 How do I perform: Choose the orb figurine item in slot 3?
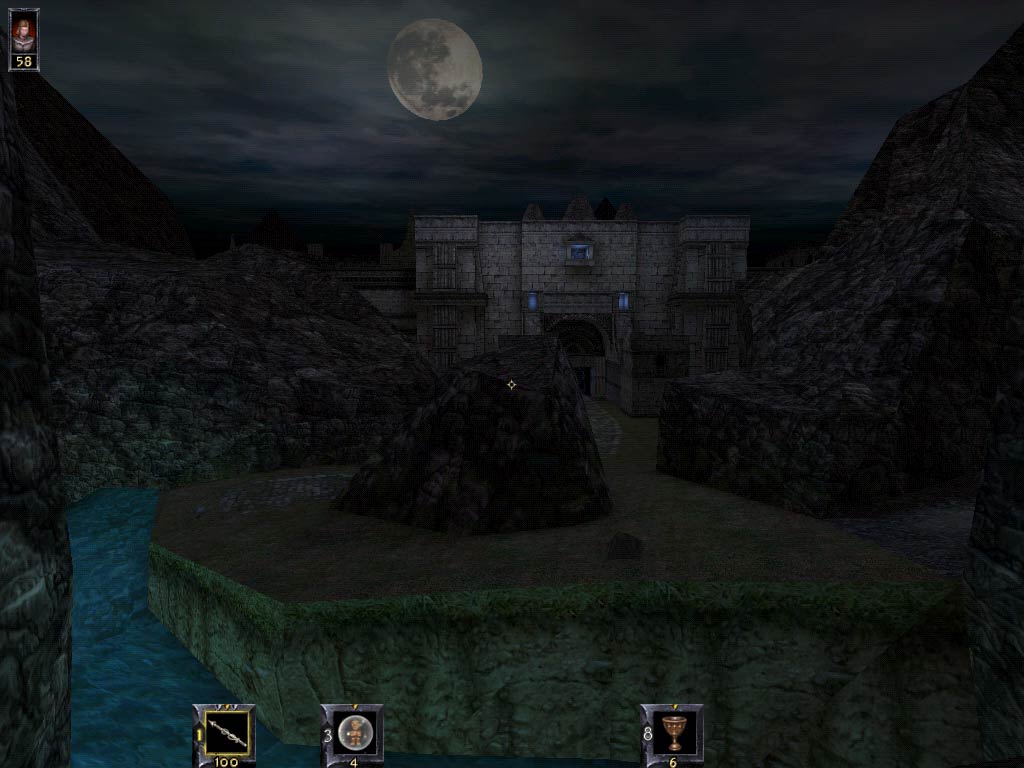tap(354, 732)
